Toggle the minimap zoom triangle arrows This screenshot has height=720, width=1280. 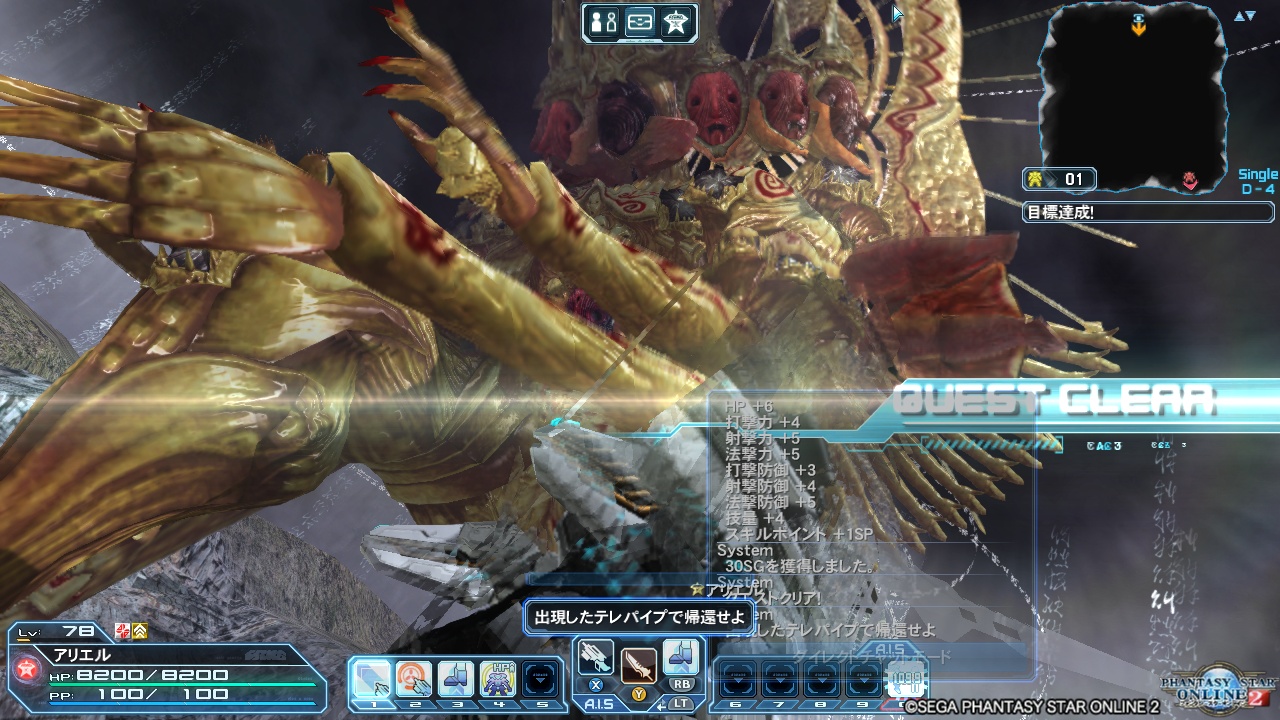tap(1244, 16)
